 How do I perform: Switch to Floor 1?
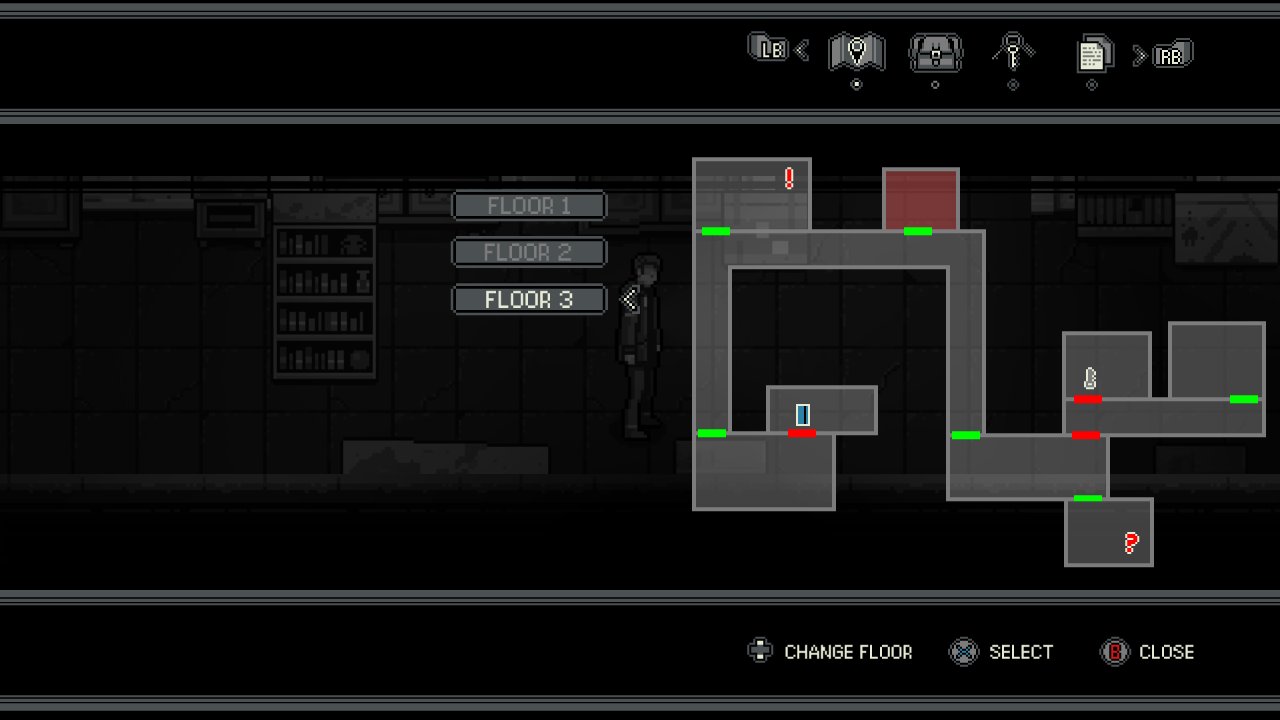pyautogui.click(x=529, y=206)
